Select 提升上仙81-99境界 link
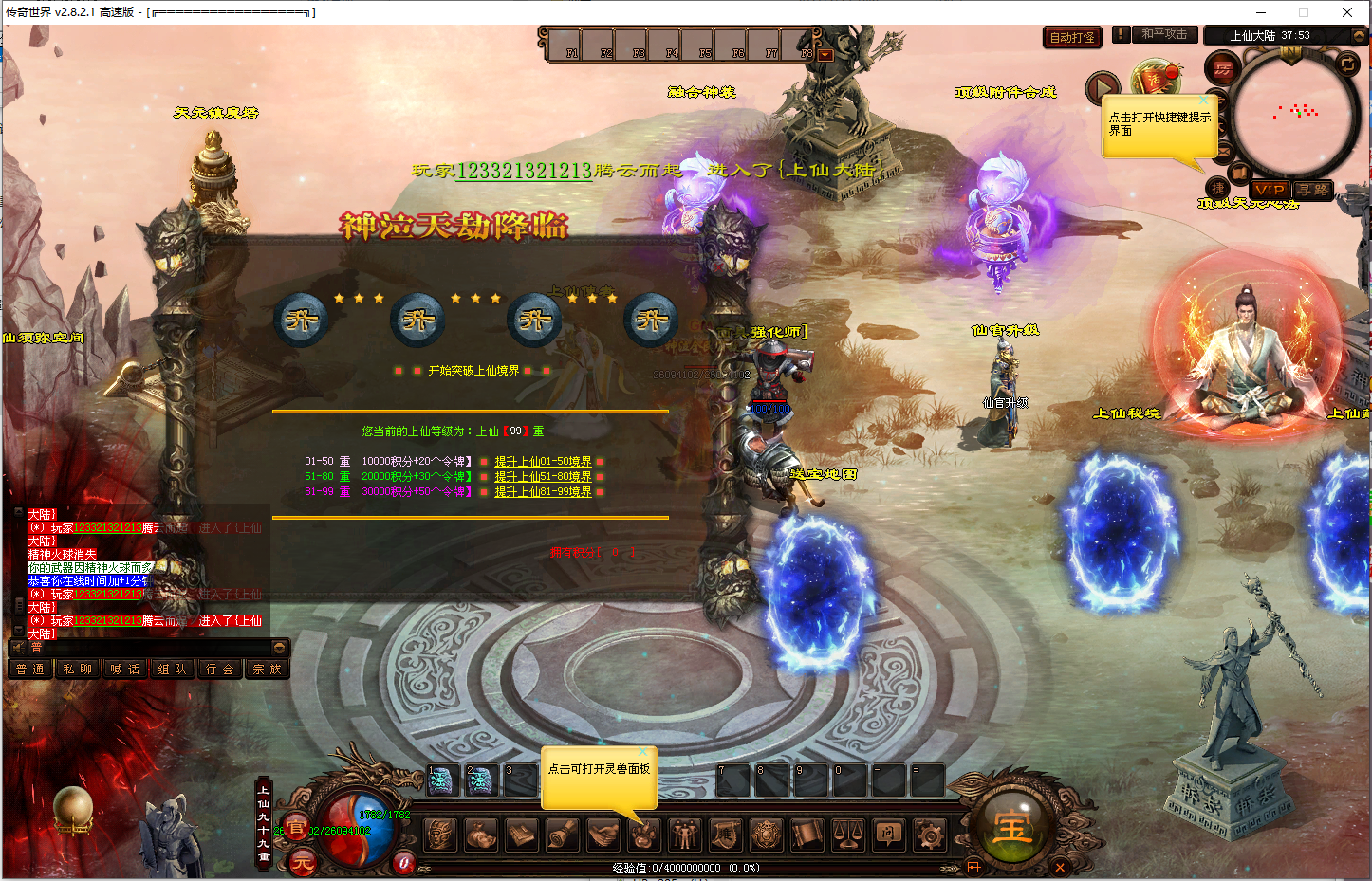The width and height of the screenshot is (1372, 881). click(543, 492)
